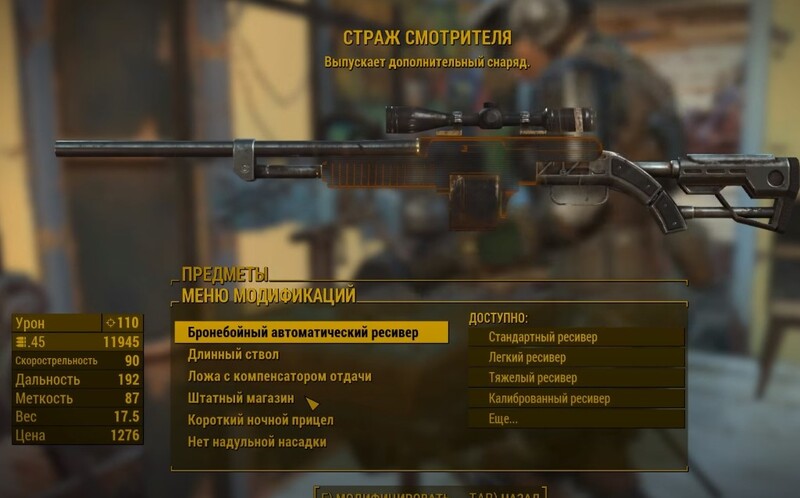Select the Легкий ресивер option

pos(527,358)
